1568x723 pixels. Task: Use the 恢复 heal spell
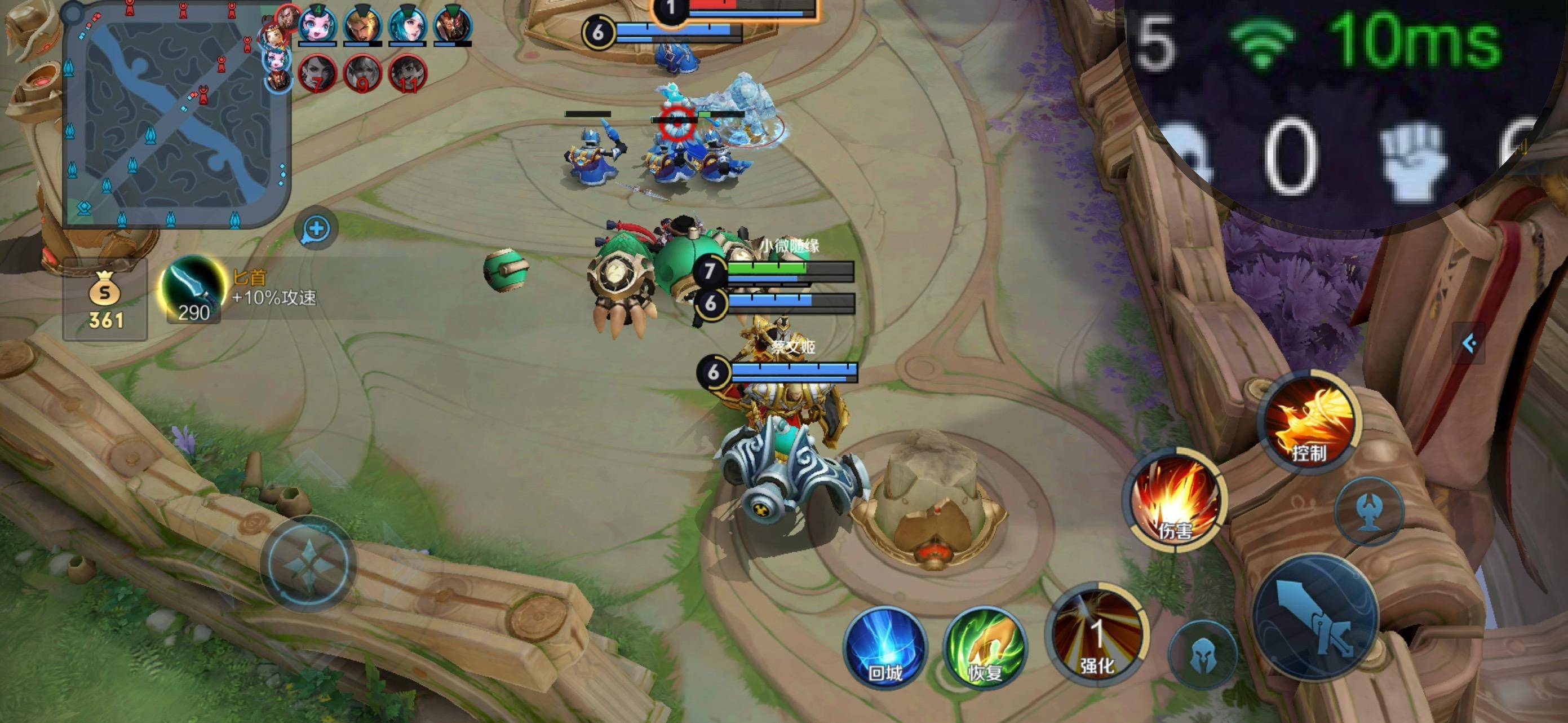point(985,647)
